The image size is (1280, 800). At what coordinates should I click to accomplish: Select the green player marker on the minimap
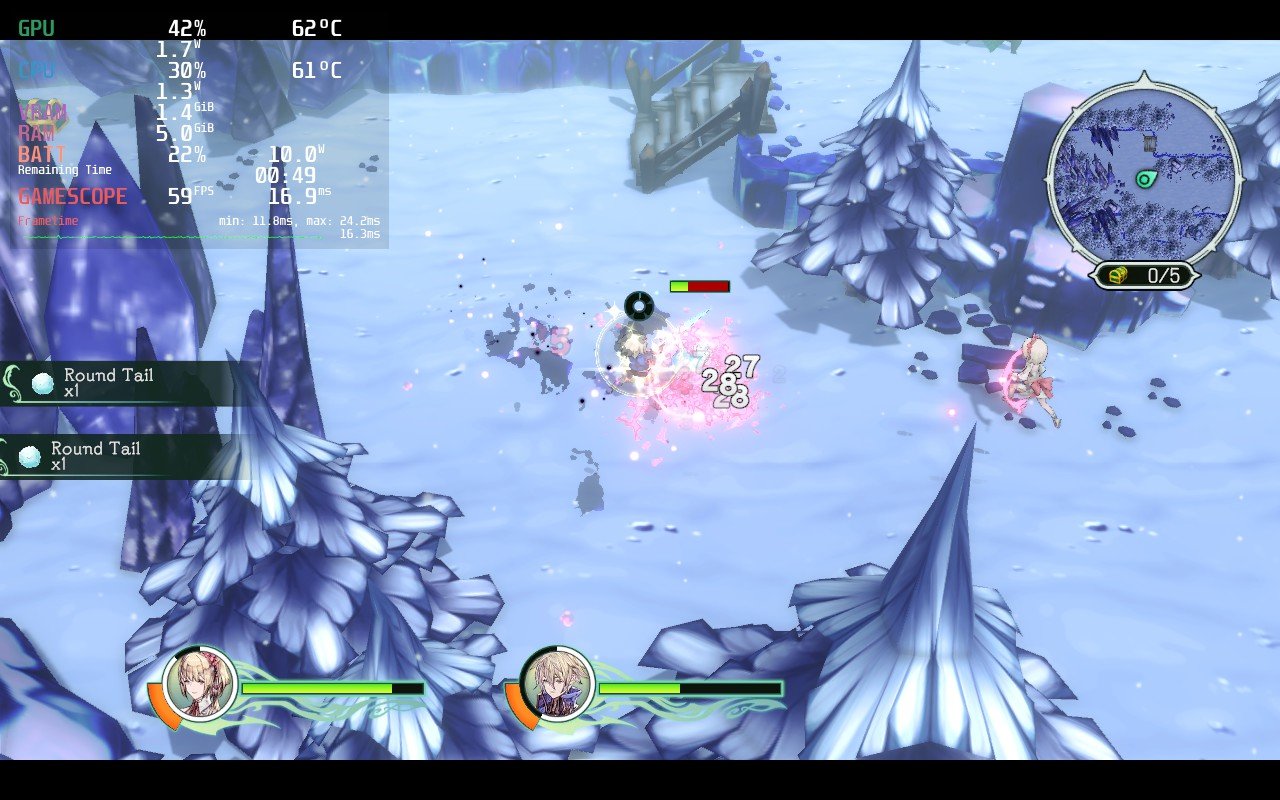[1146, 179]
